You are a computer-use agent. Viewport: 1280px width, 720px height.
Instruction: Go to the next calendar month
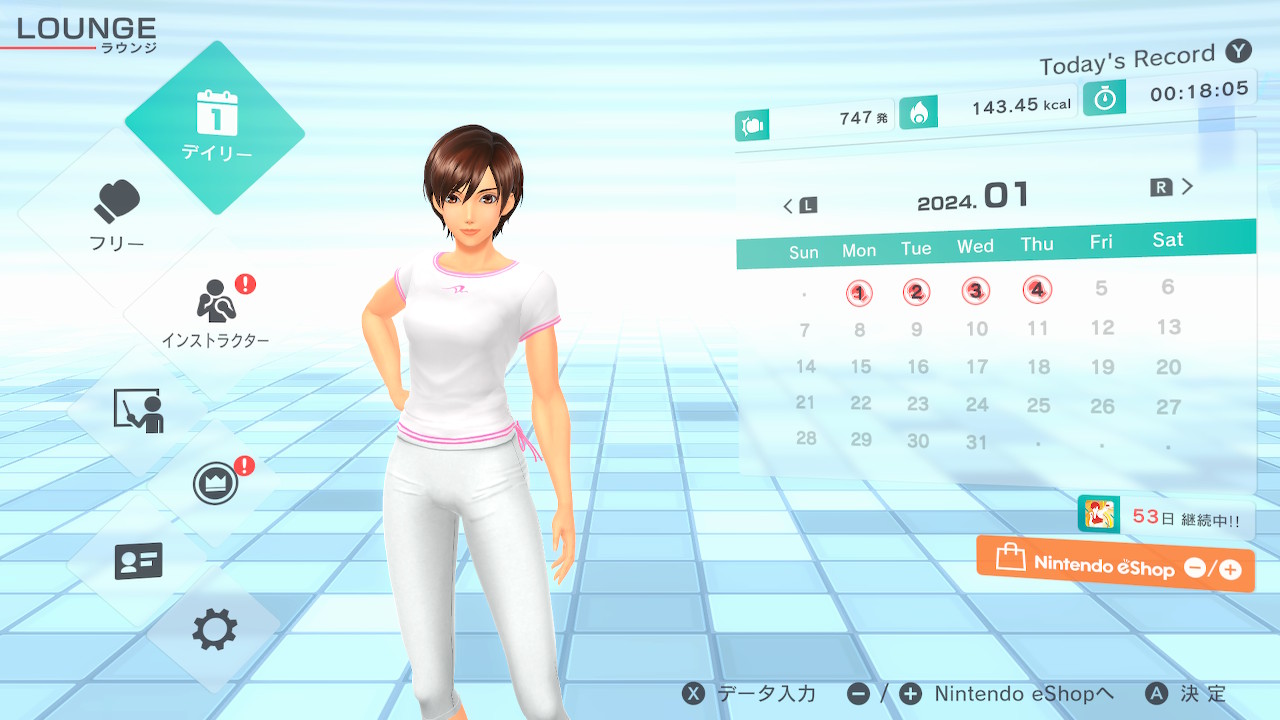[x=1173, y=187]
